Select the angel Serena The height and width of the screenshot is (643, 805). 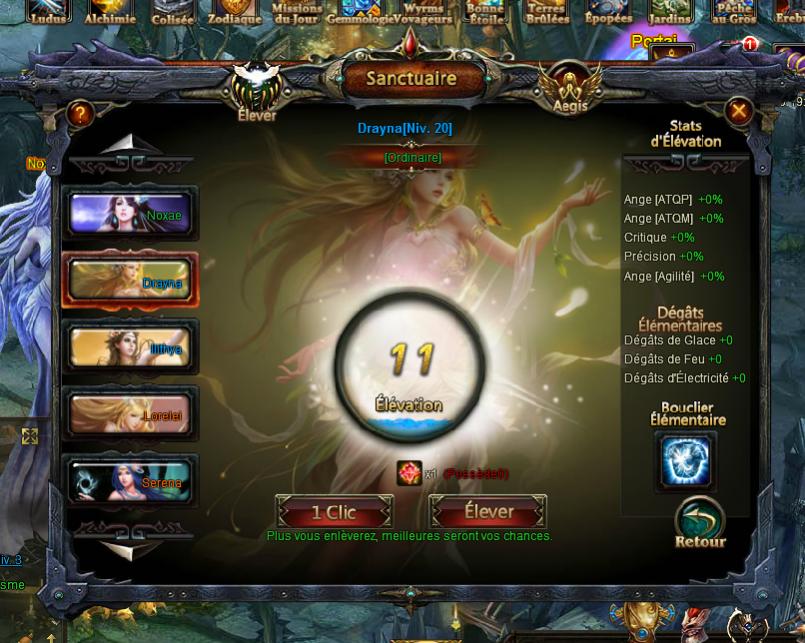(132, 481)
